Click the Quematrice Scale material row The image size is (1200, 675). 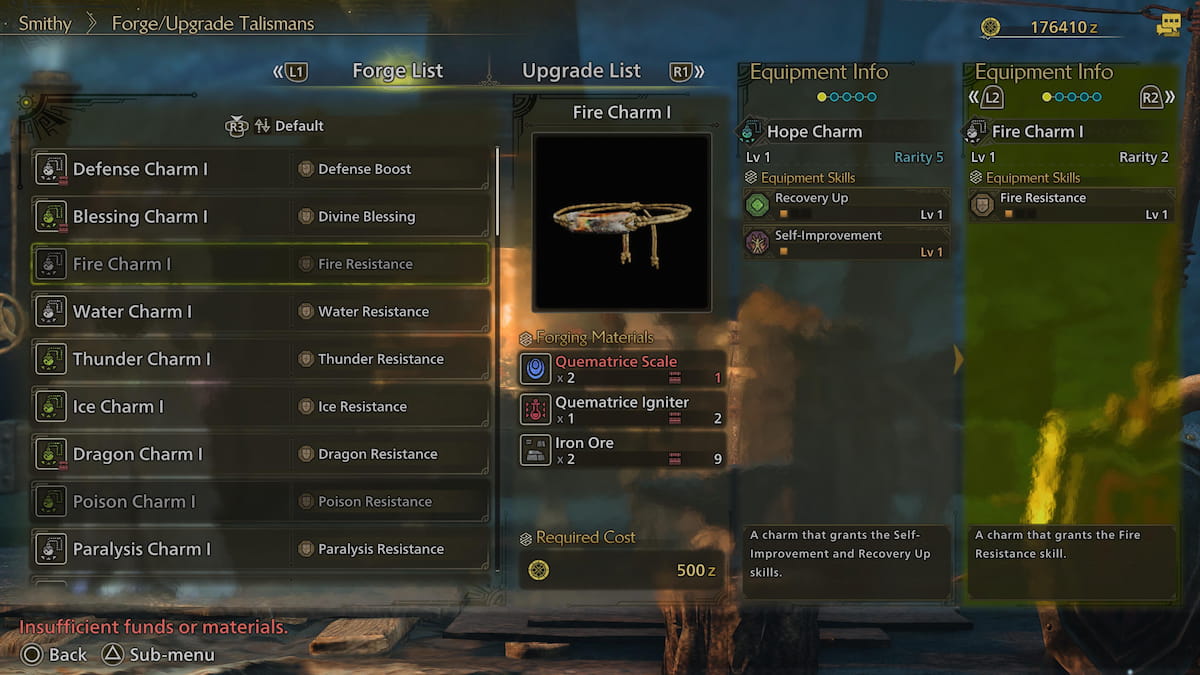pyautogui.click(x=622, y=369)
